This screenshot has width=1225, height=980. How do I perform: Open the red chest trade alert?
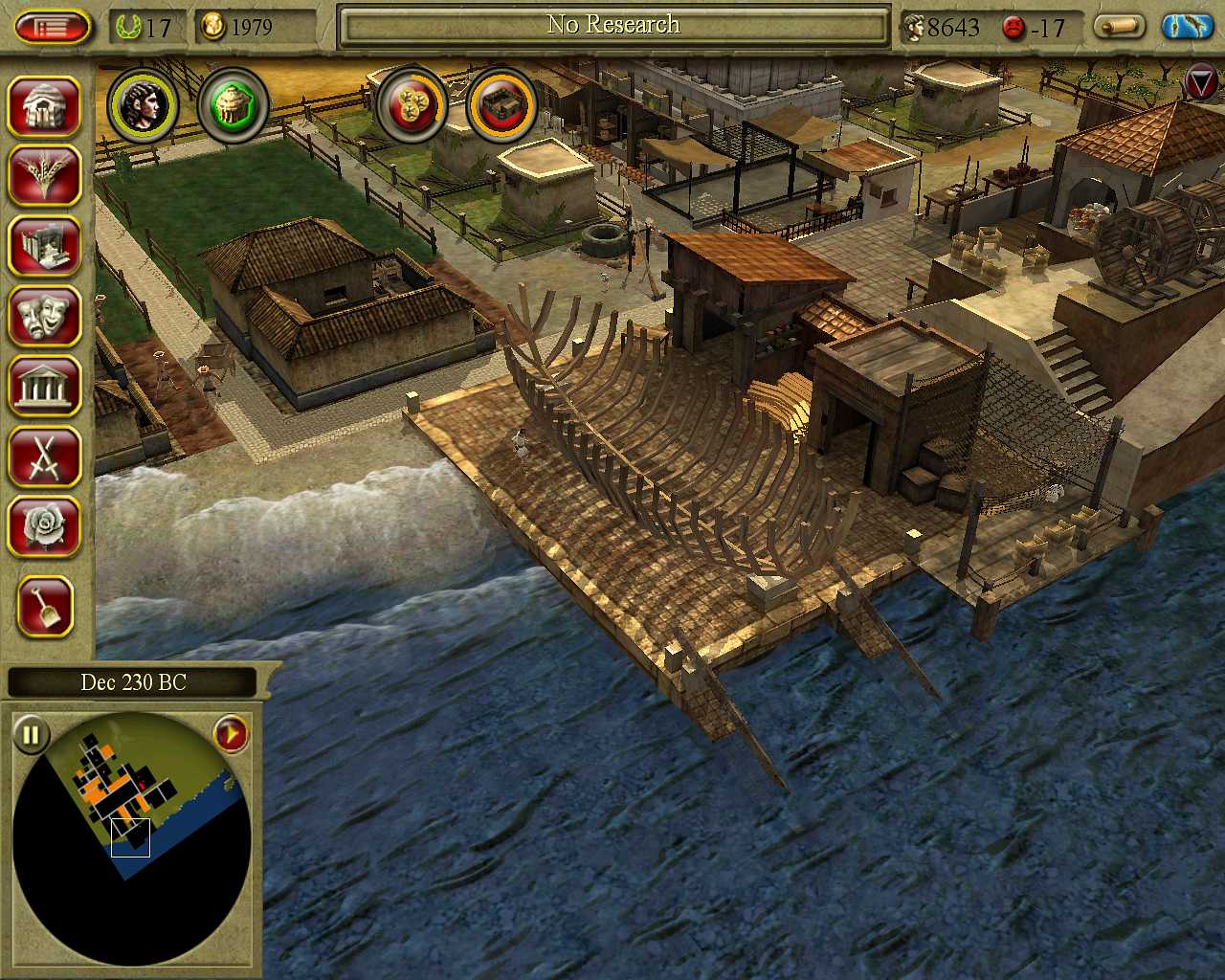point(501,104)
